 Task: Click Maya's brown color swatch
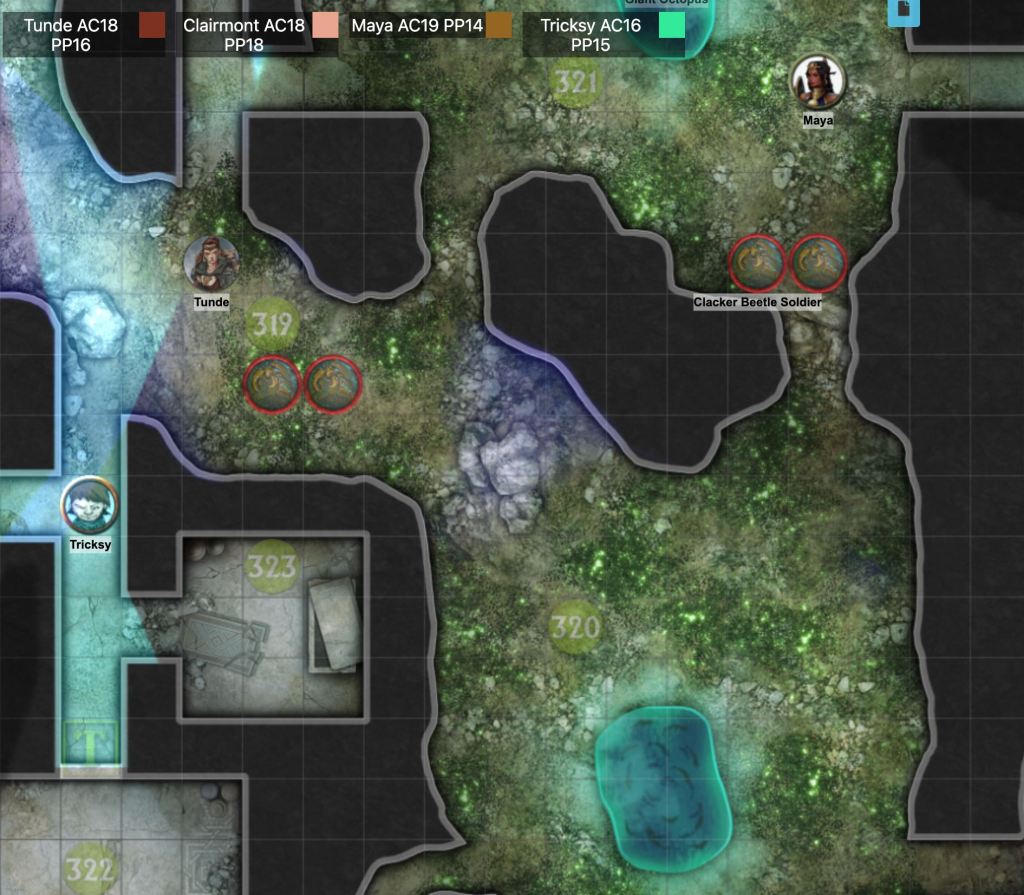point(499,26)
